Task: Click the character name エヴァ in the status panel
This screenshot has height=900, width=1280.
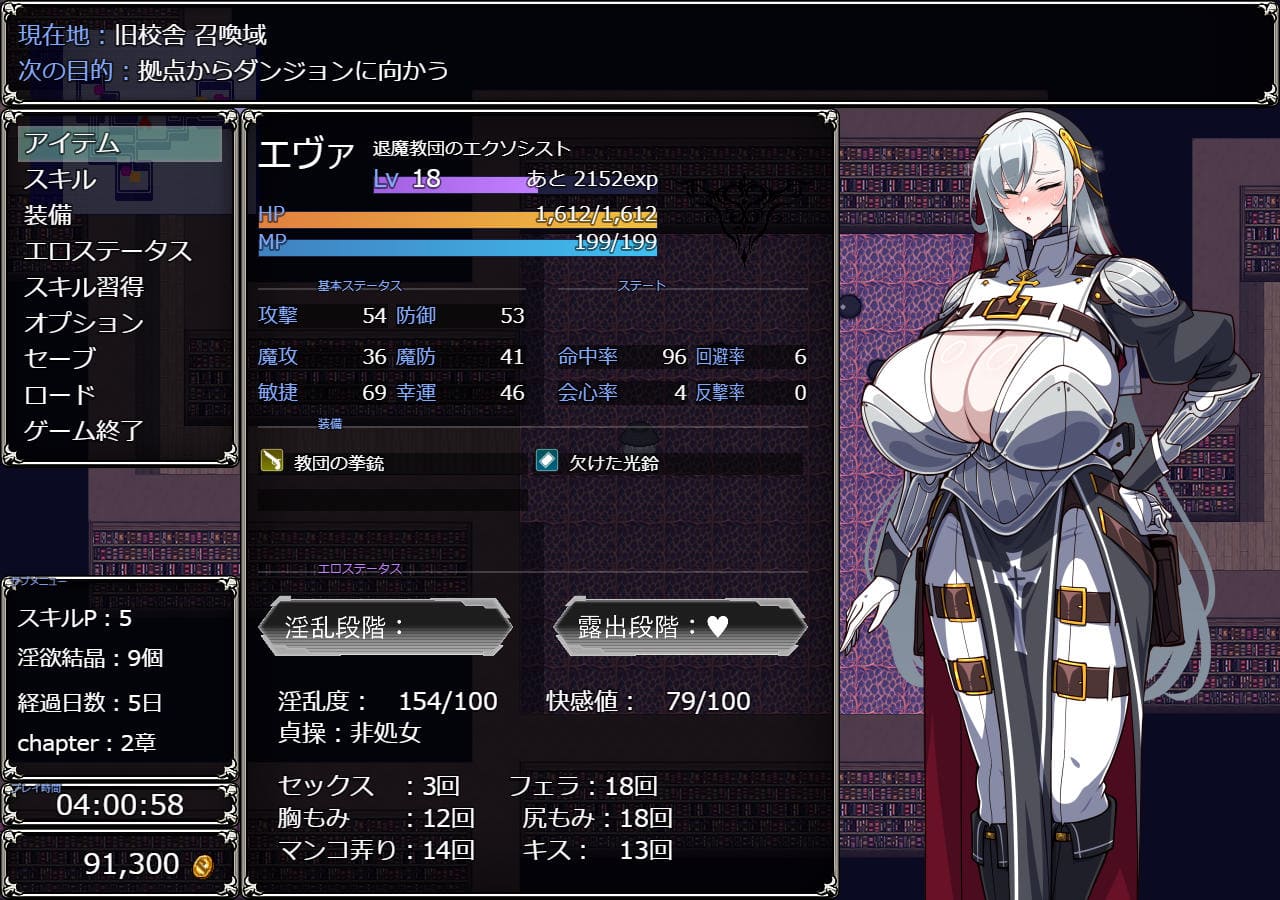Action: 306,155
